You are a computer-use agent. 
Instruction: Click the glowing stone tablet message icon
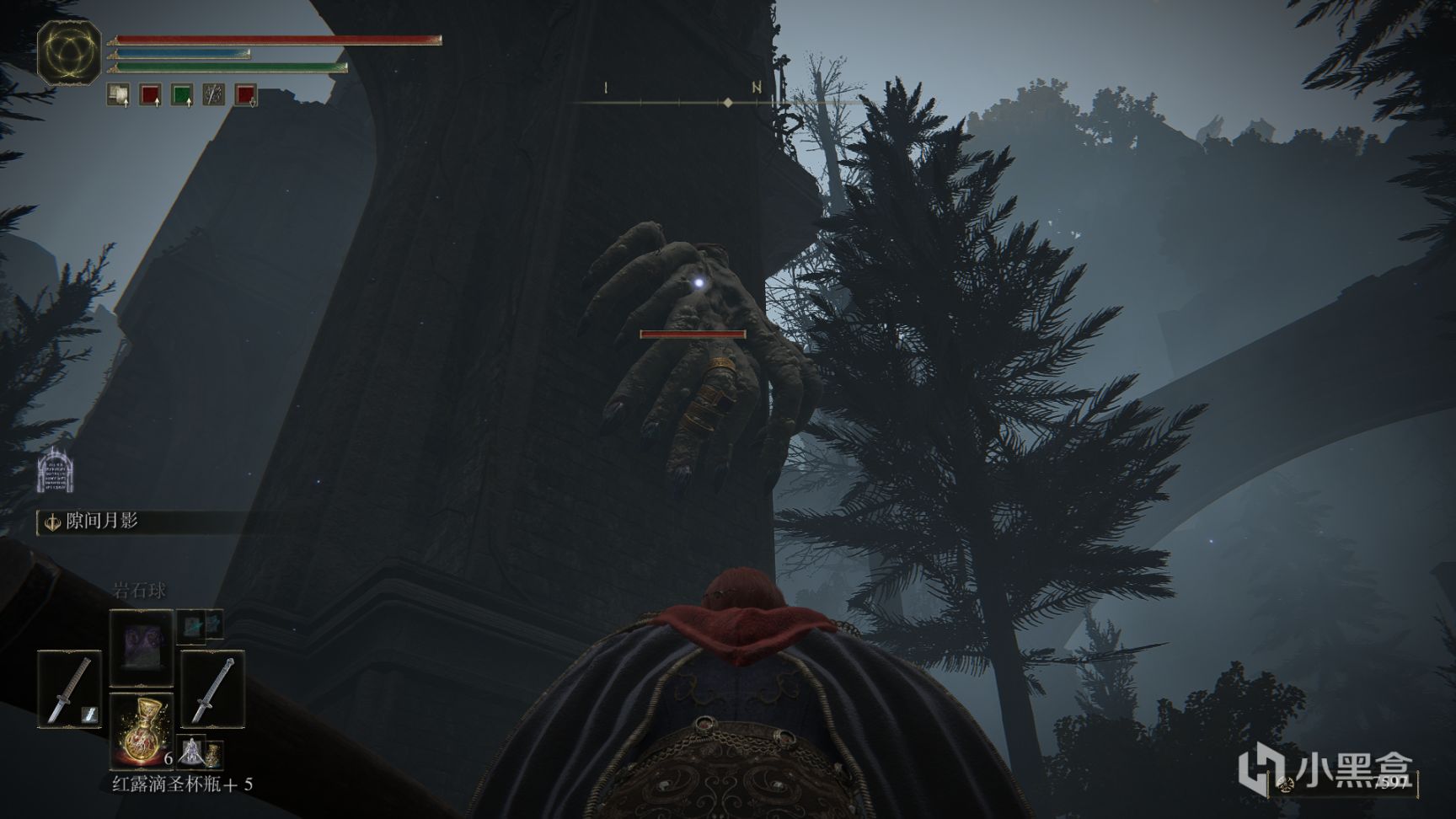coord(56,472)
